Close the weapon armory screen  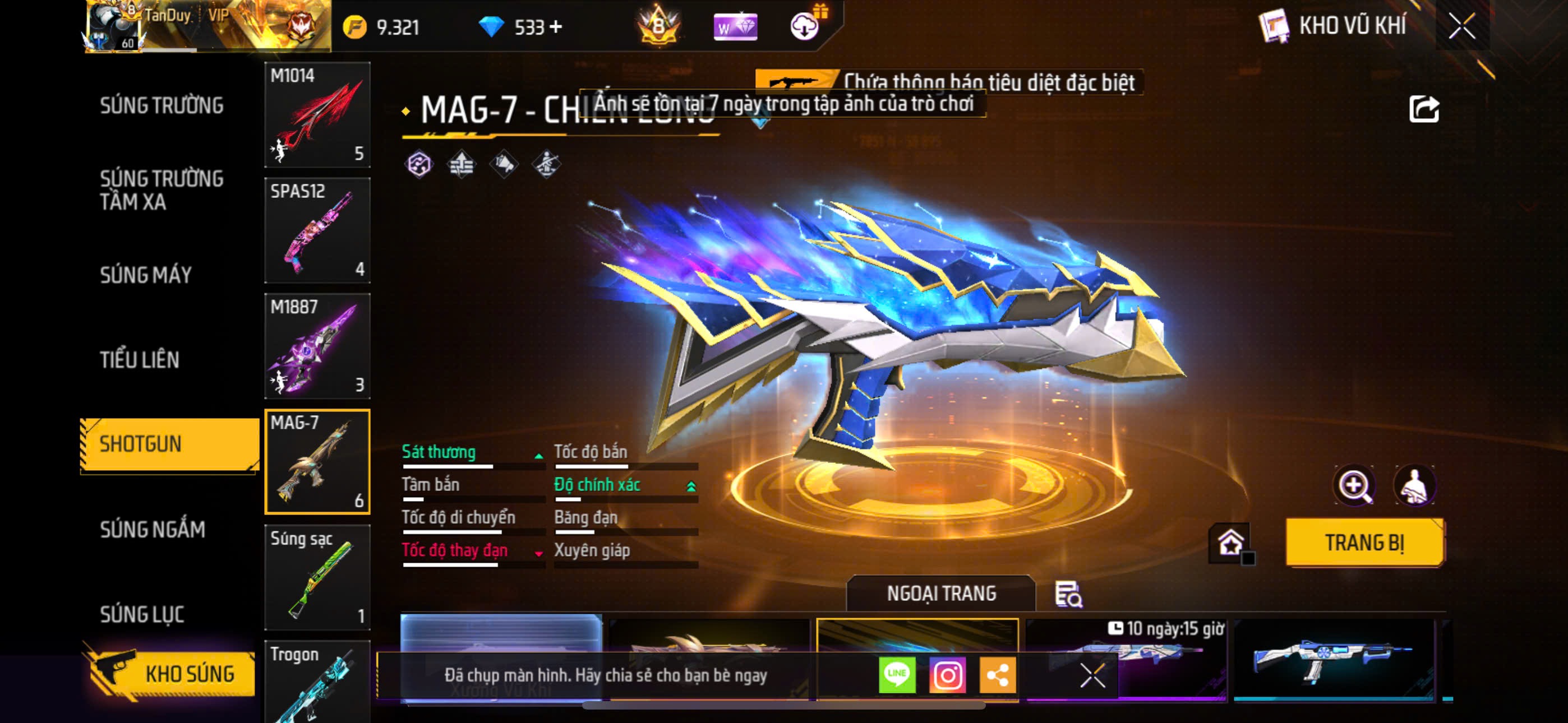(x=1461, y=26)
